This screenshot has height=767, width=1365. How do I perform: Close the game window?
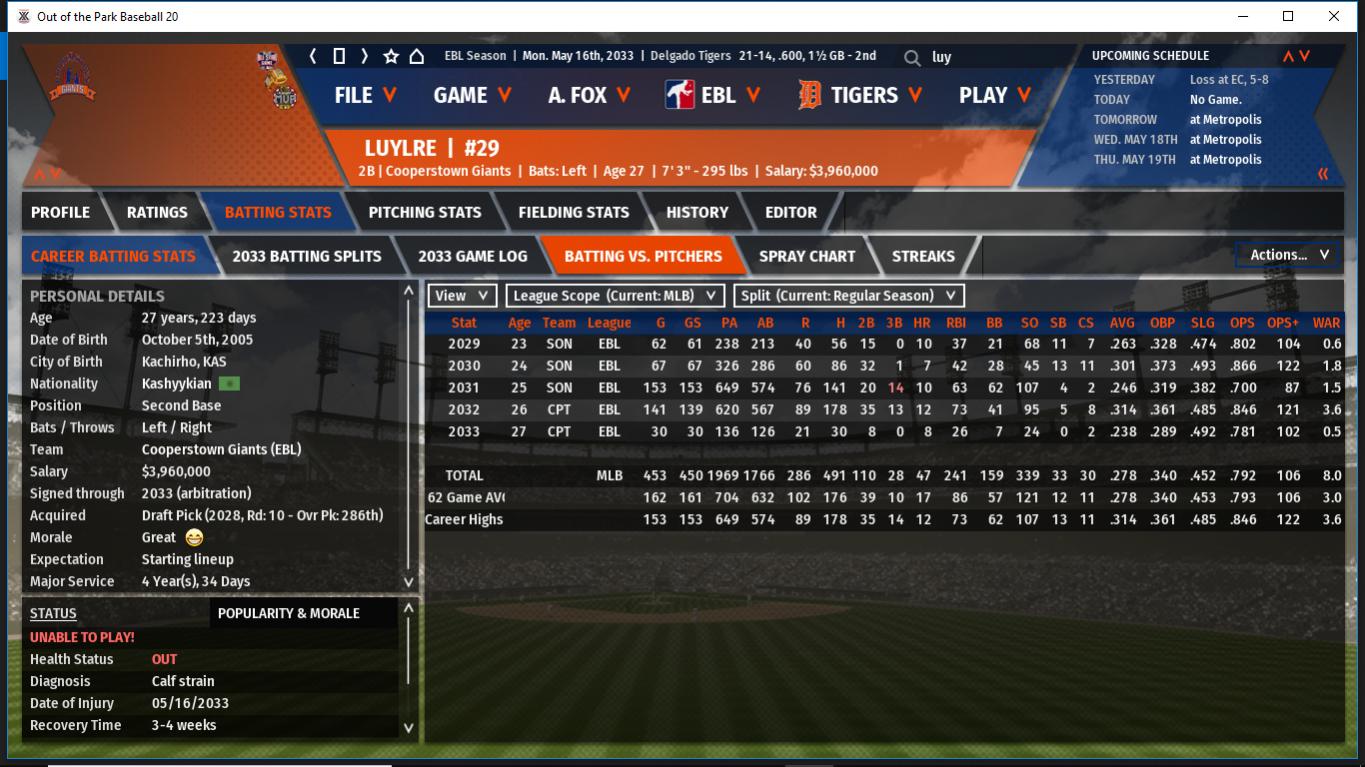pos(1334,16)
